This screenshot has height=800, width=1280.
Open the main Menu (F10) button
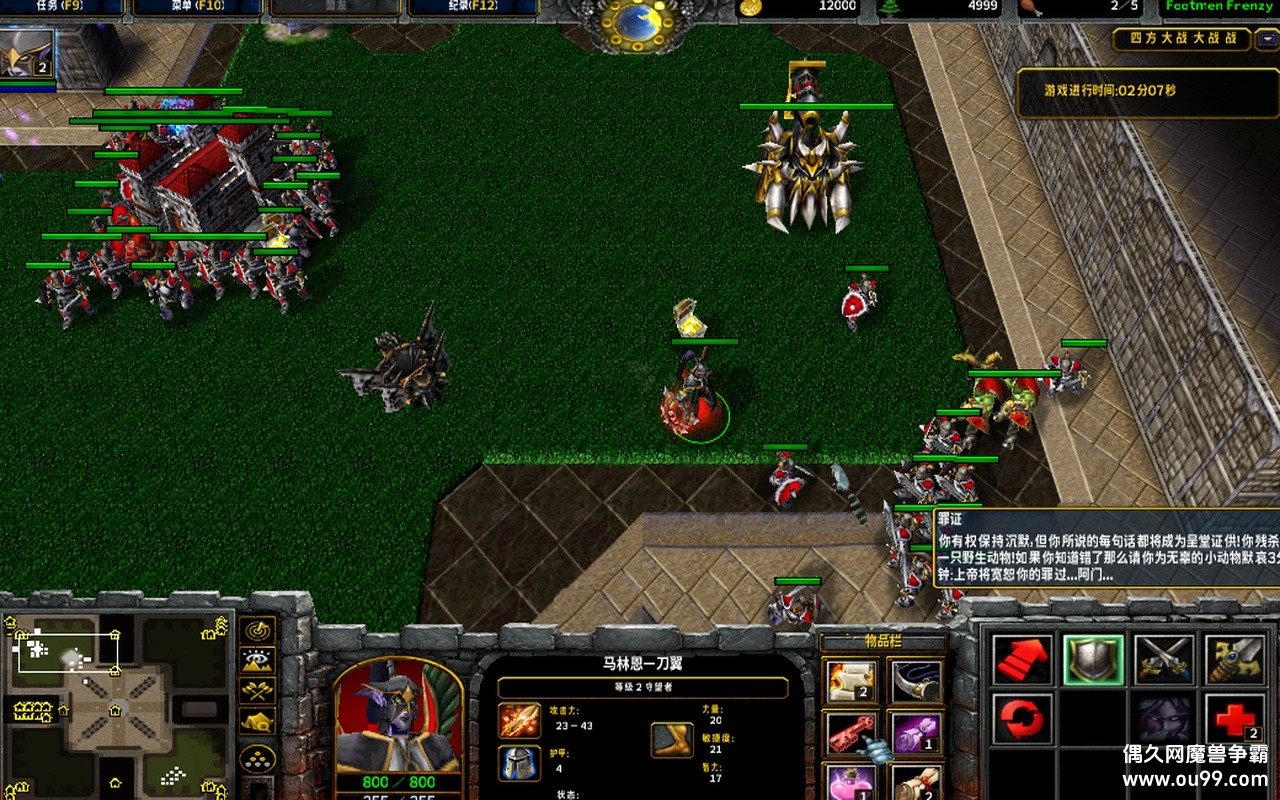point(197,7)
